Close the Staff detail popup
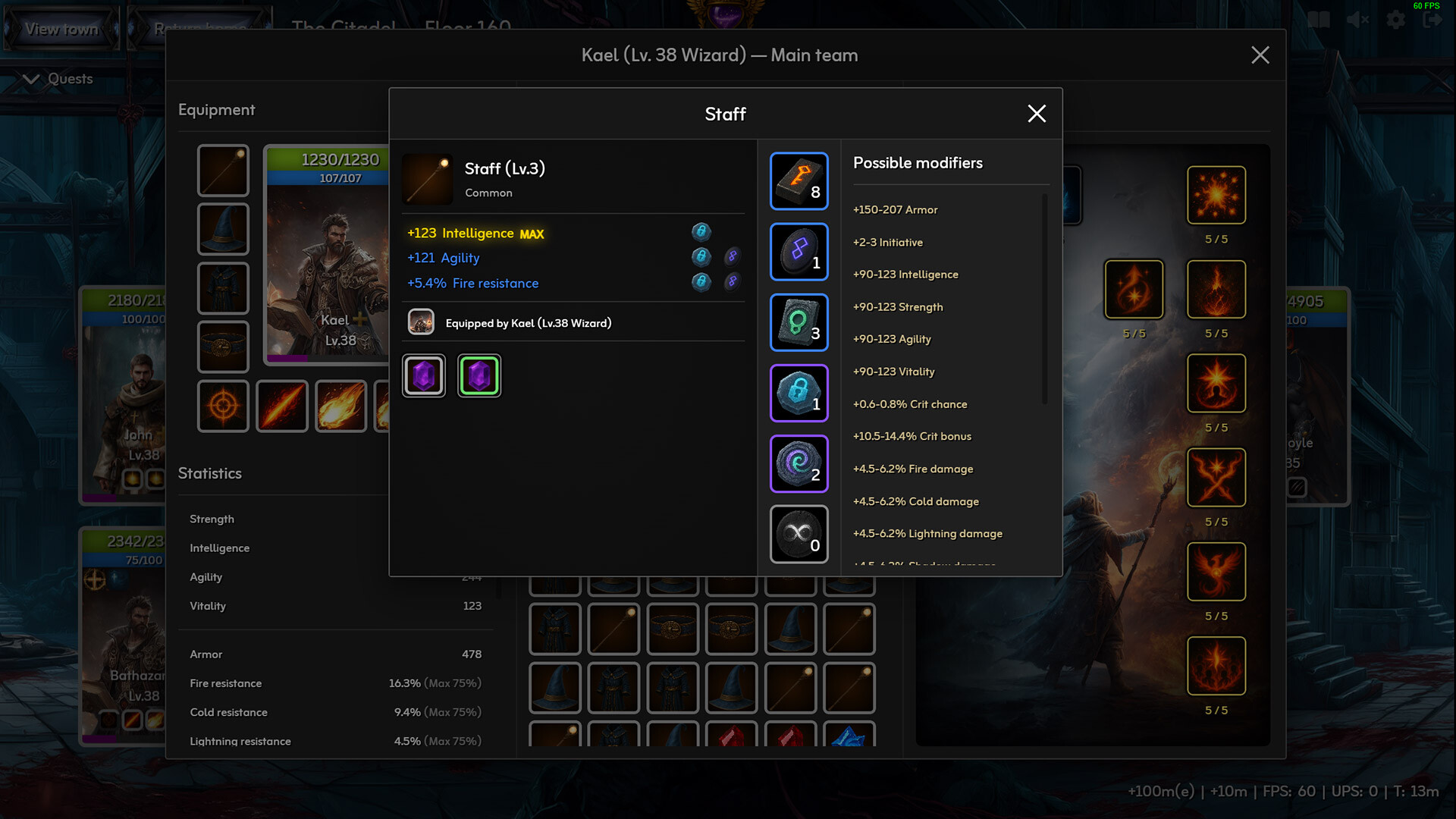 click(1036, 114)
